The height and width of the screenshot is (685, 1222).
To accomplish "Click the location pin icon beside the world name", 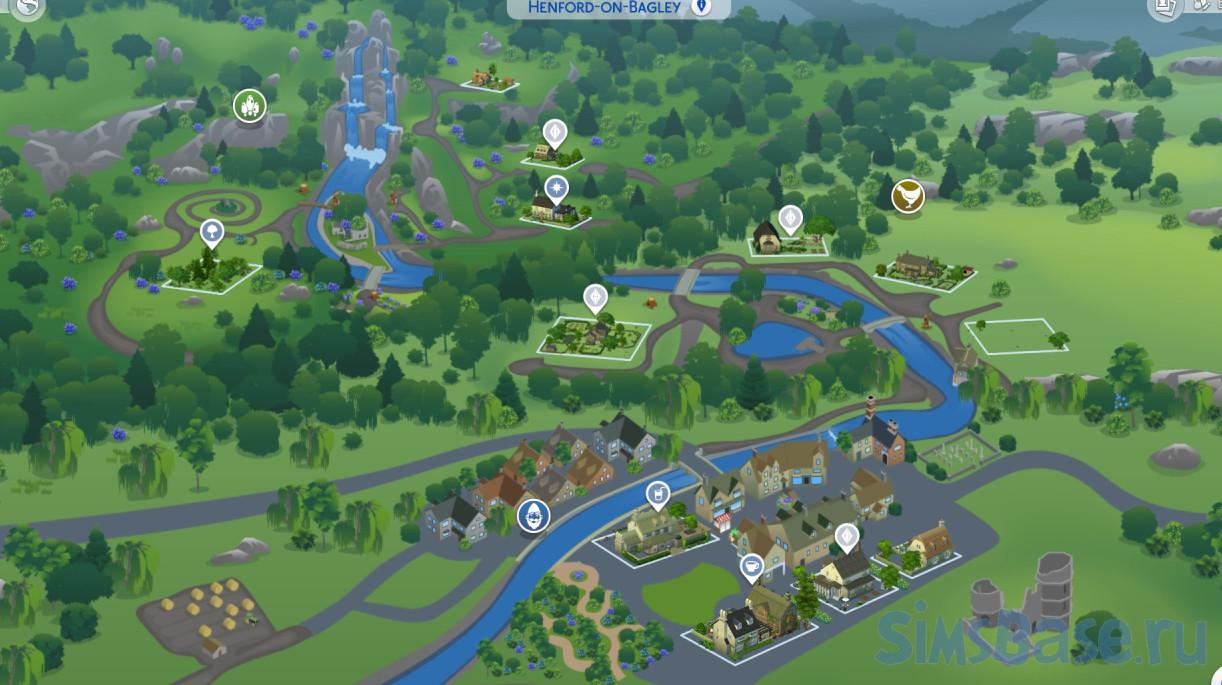I will coord(702,8).
